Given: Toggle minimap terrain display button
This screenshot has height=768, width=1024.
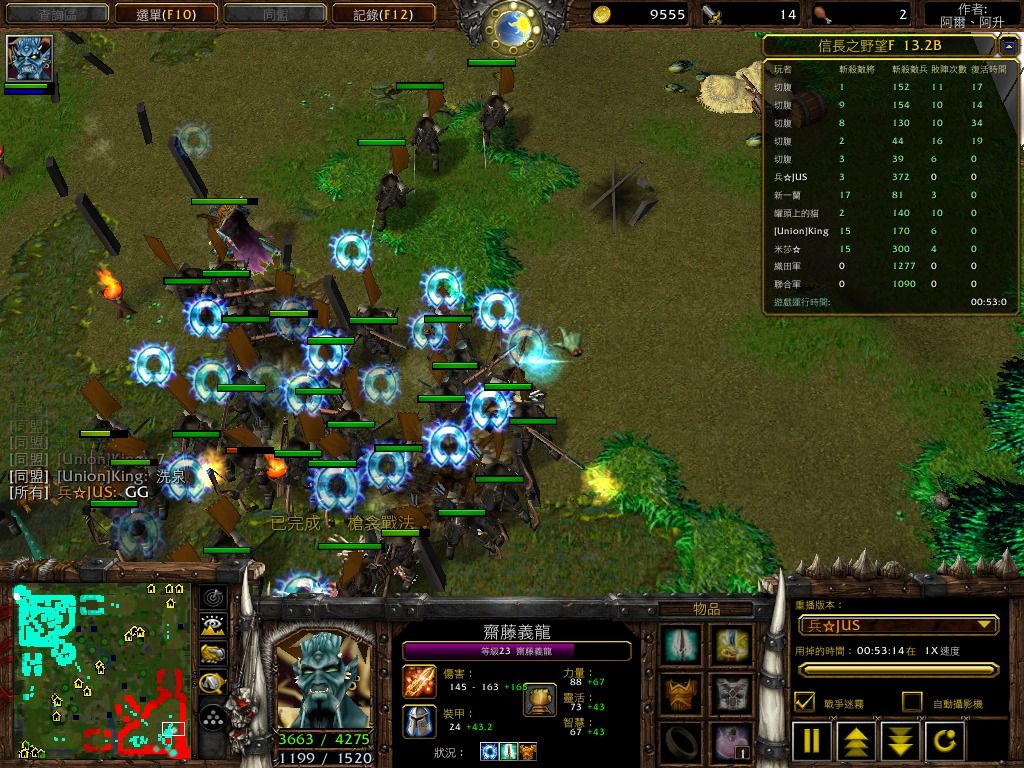Looking at the screenshot, I should coord(212,626).
